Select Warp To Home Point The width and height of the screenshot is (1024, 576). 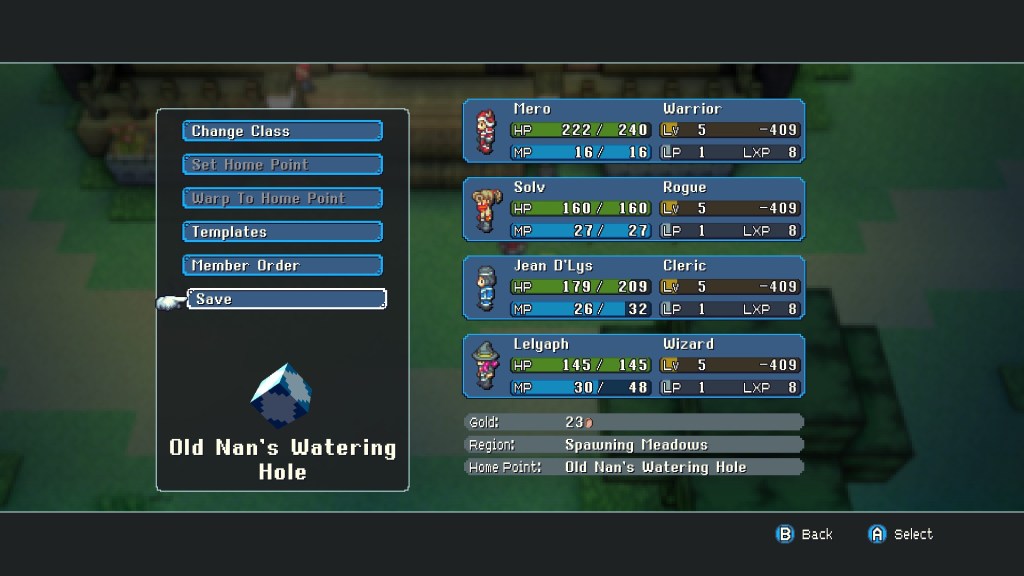pyautogui.click(x=282, y=198)
